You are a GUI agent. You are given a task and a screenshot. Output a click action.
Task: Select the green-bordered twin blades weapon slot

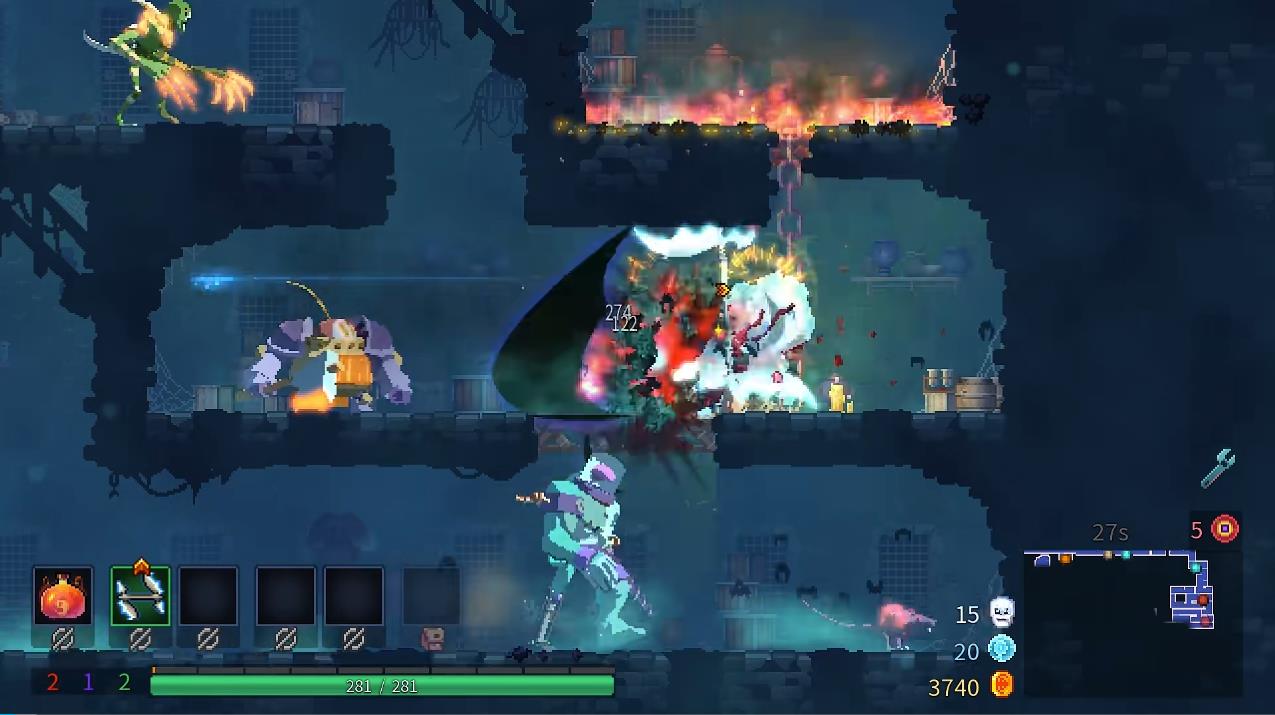click(140, 597)
